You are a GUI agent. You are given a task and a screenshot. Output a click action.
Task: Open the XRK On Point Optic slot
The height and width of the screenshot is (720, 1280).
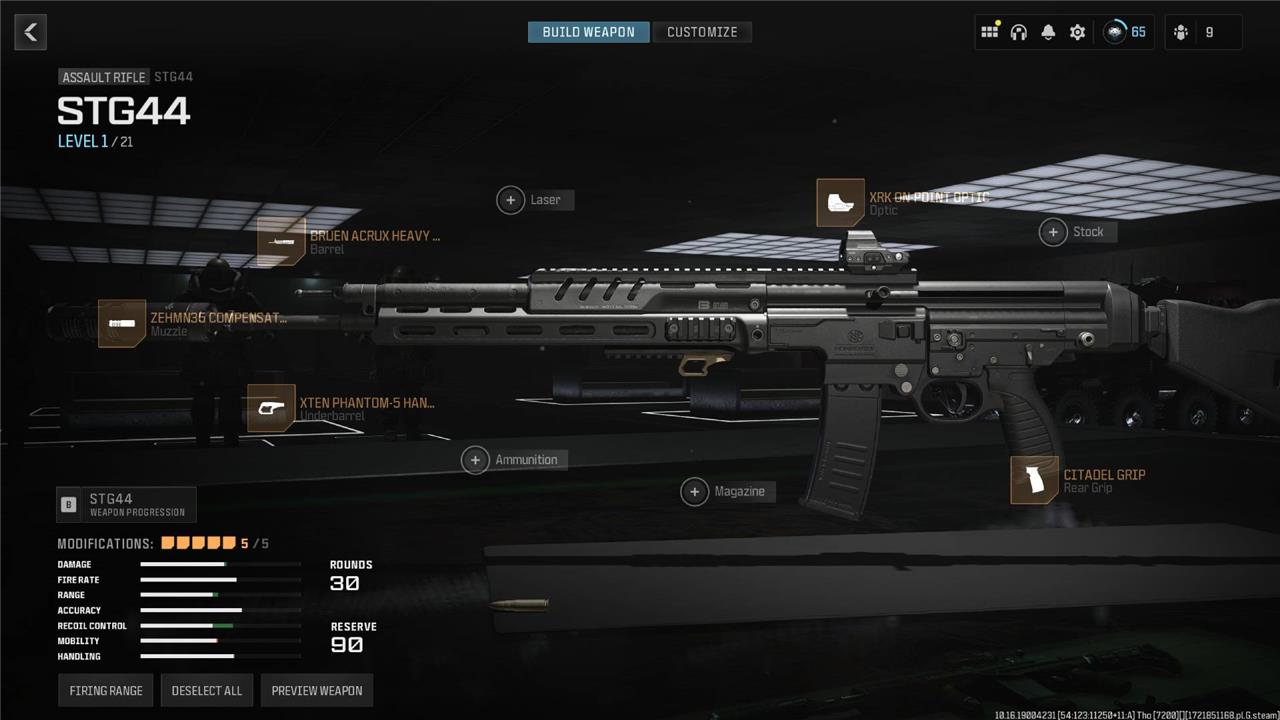coord(840,203)
